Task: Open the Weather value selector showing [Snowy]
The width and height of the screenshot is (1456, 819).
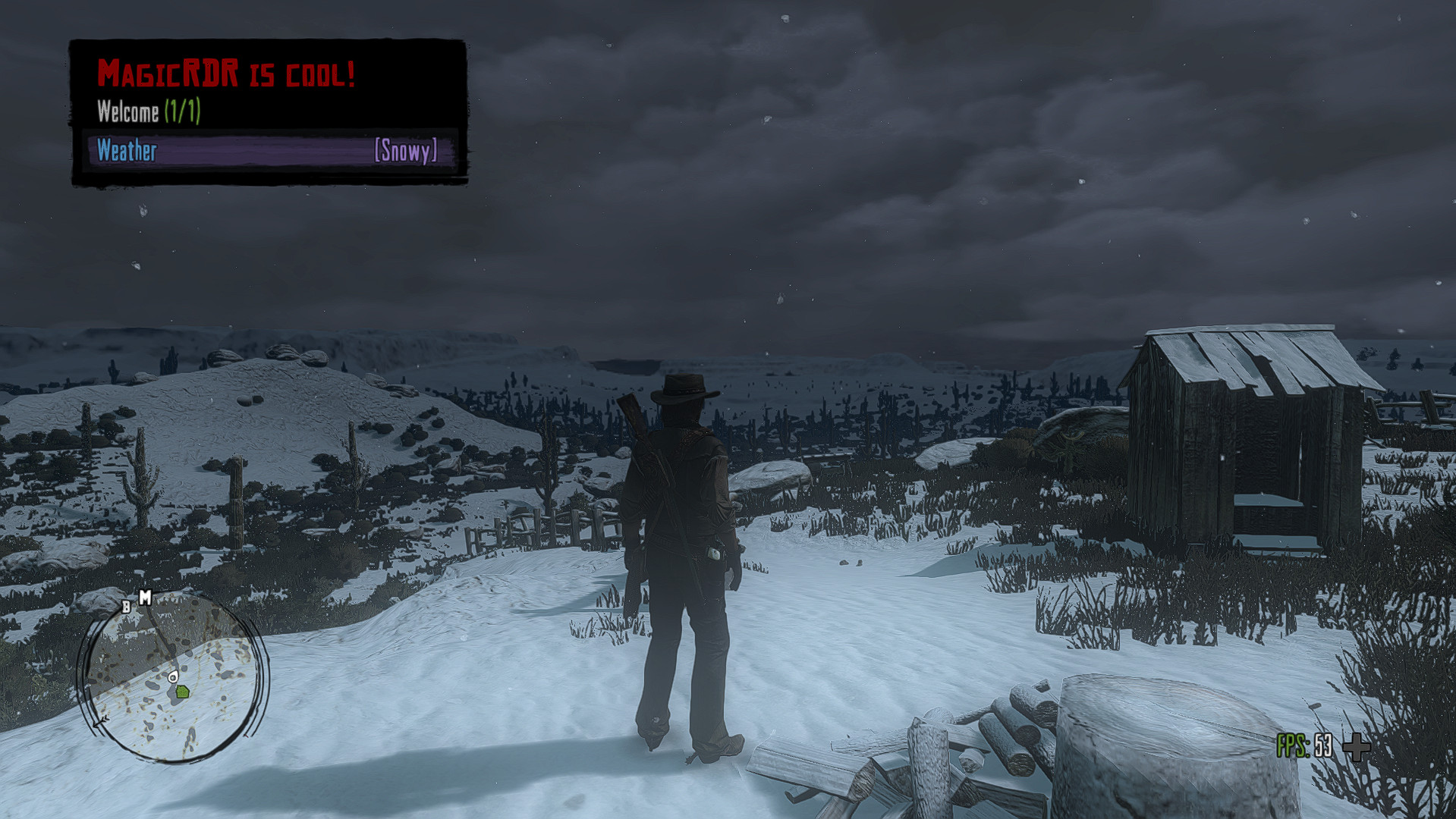Action: click(406, 152)
